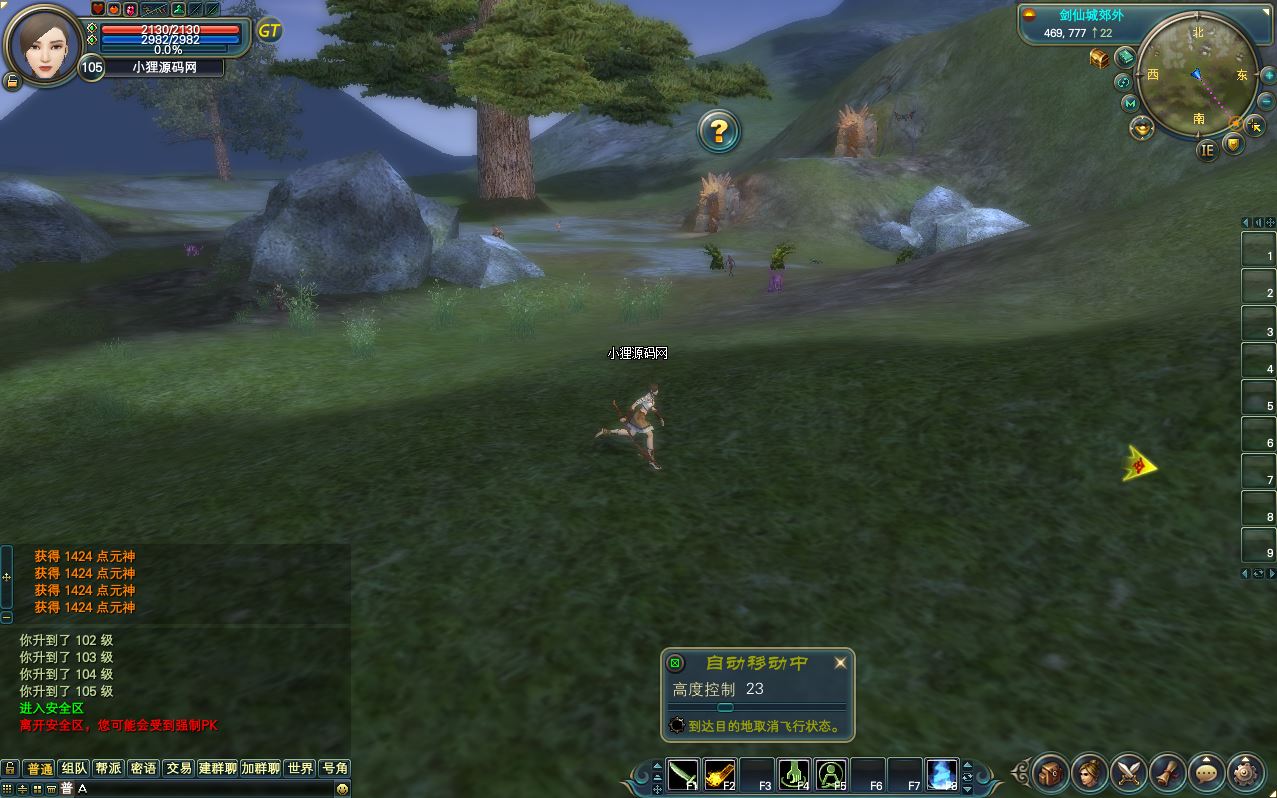Open the backpack inventory icon

point(1050,772)
